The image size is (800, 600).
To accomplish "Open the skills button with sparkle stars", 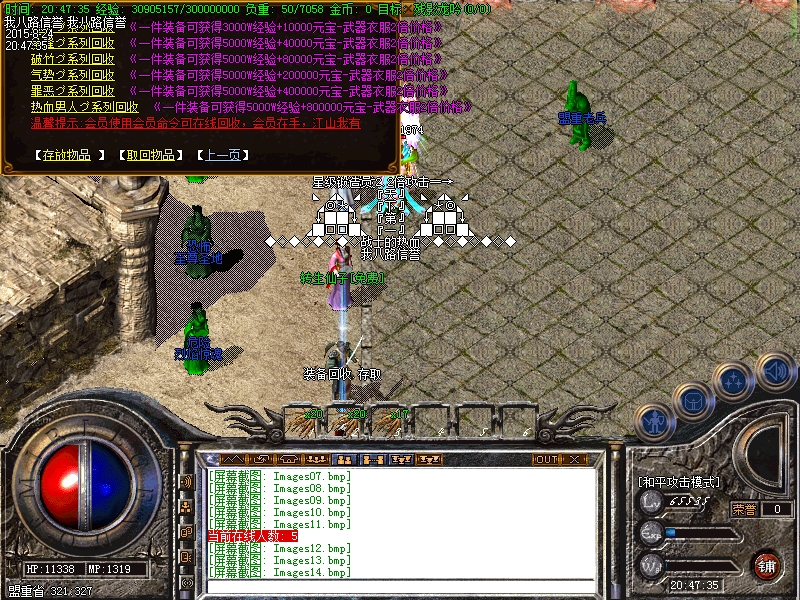I will [x=733, y=381].
